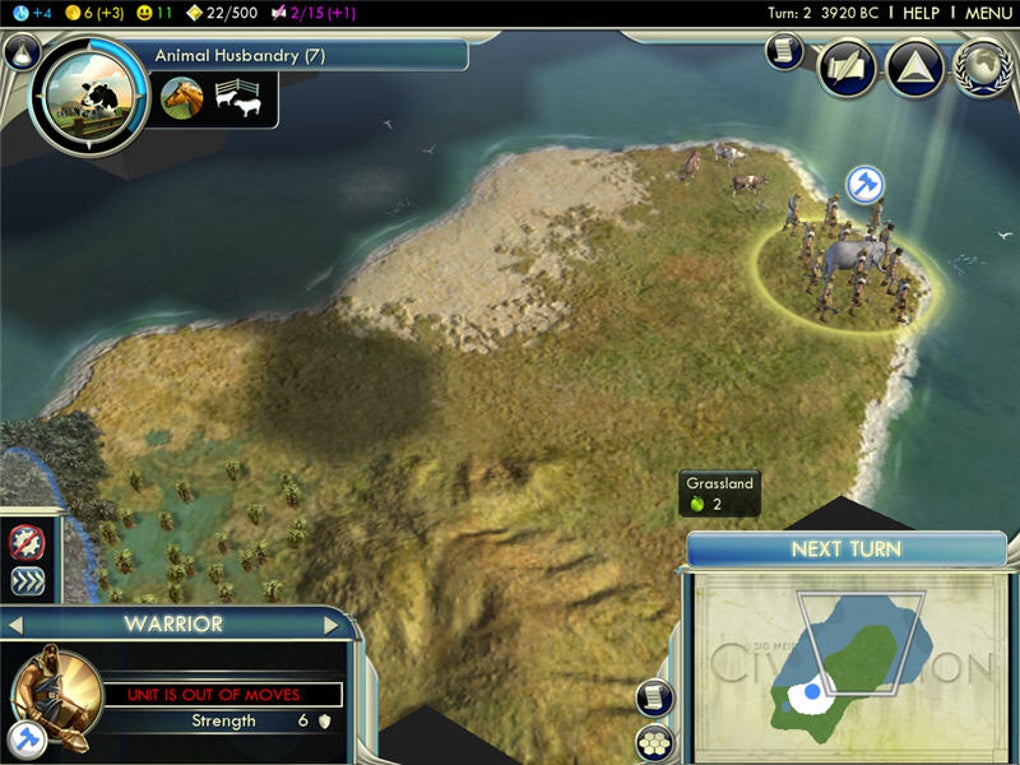This screenshot has height=765, width=1020.
Task: Toggle the hex grid icon beside the minimap
Action: (x=655, y=743)
